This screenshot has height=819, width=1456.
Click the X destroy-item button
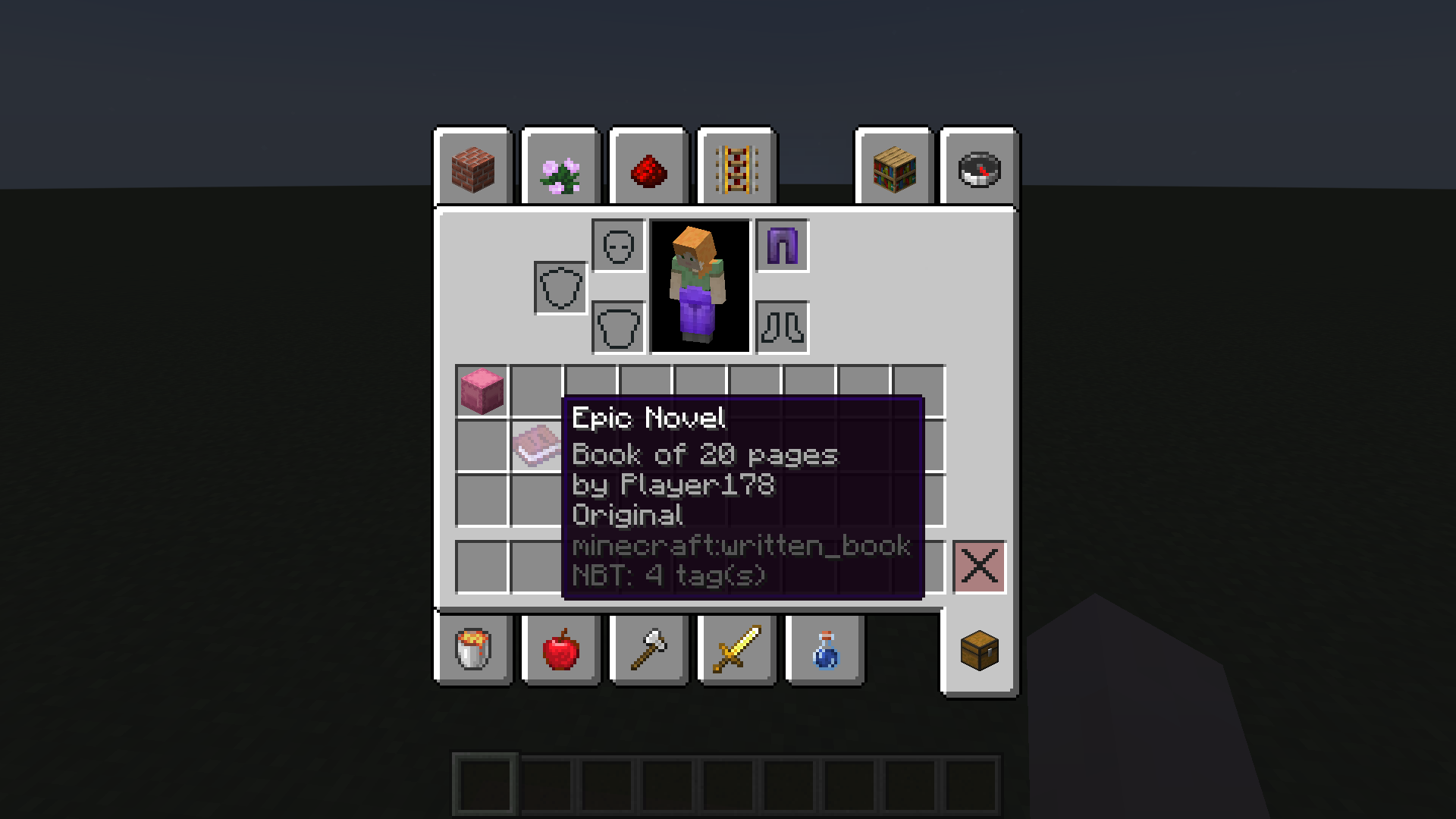978,566
